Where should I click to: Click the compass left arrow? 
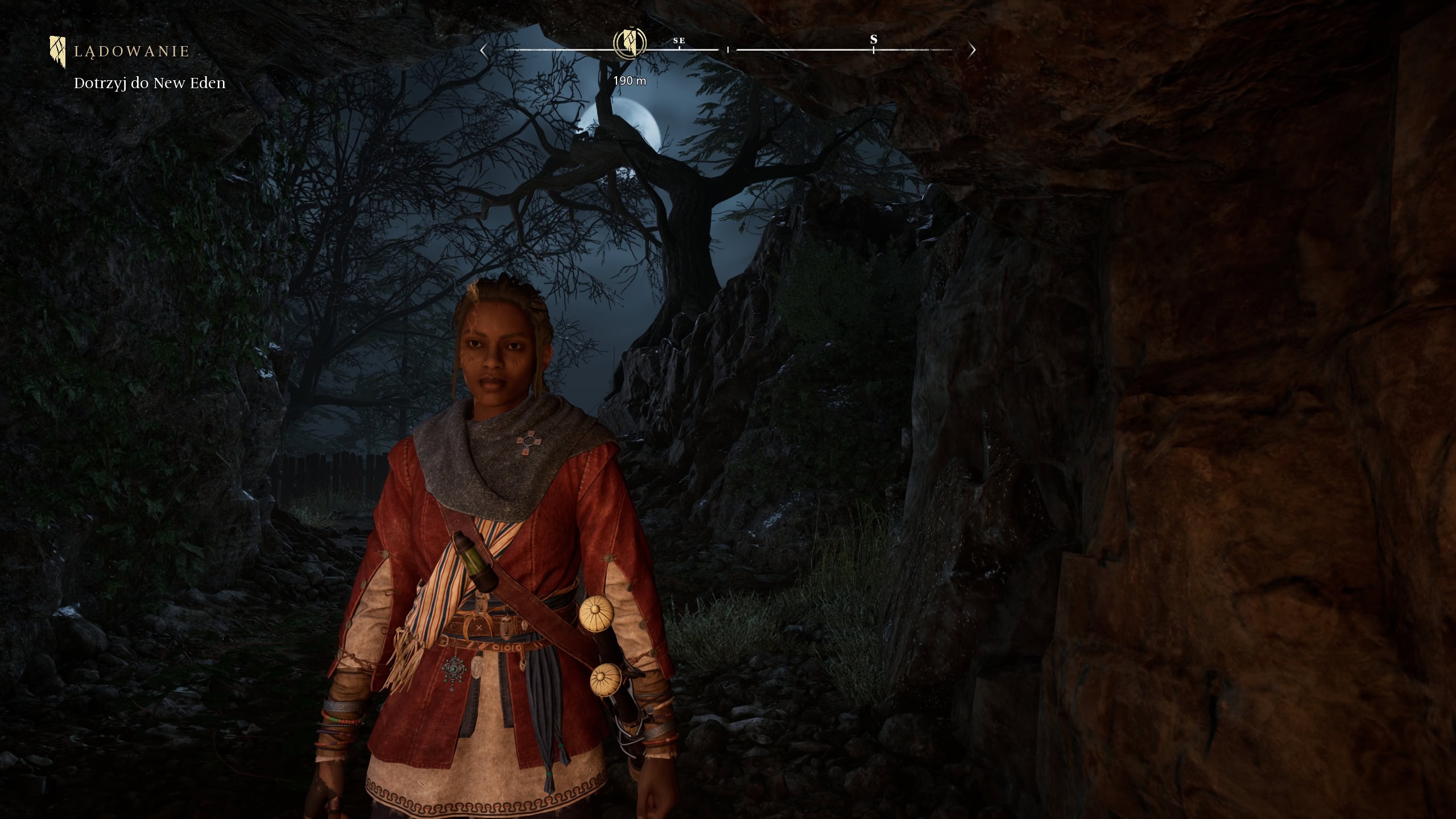pos(483,50)
